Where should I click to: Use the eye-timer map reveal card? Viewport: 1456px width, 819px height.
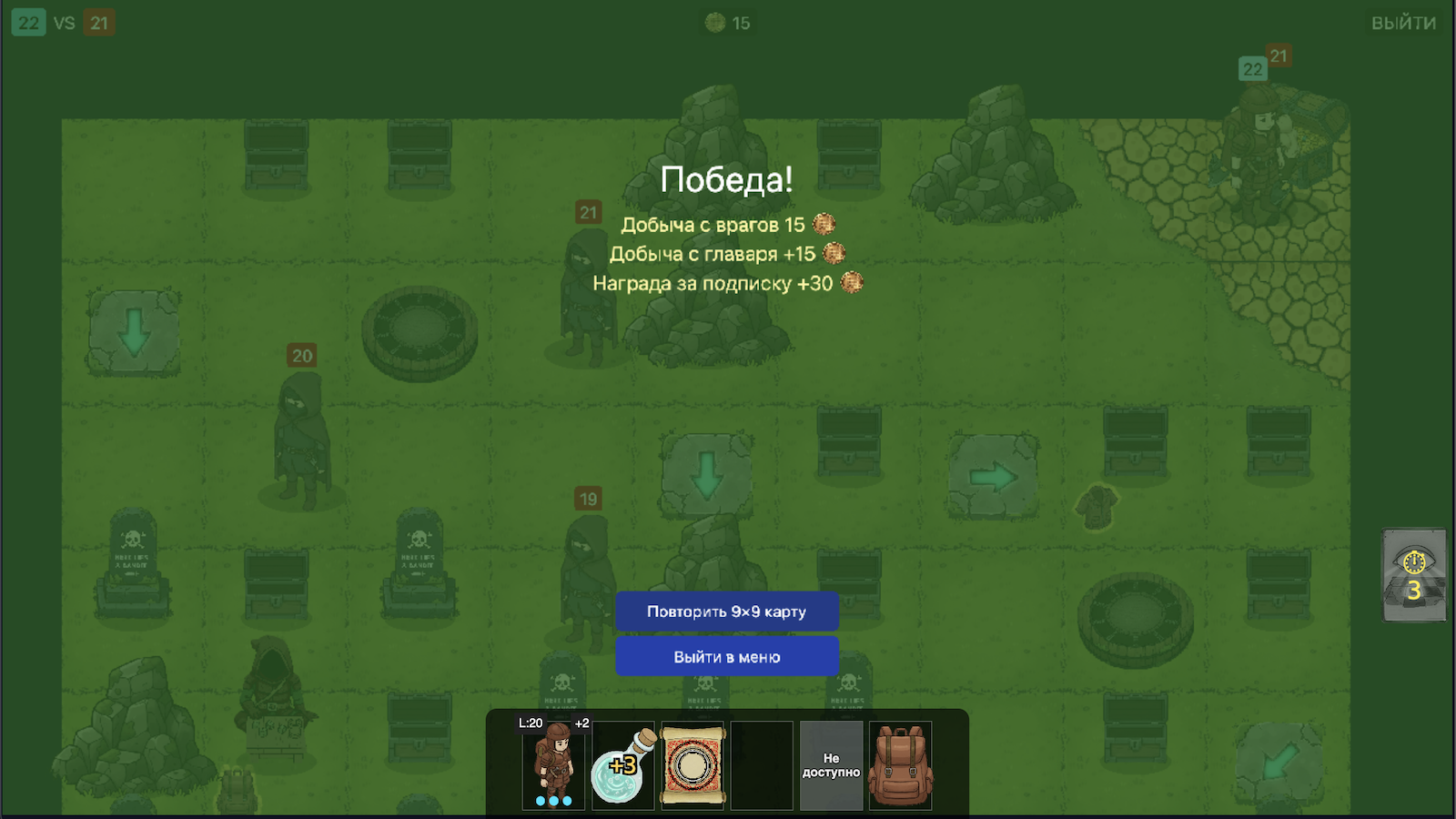(x=1414, y=575)
